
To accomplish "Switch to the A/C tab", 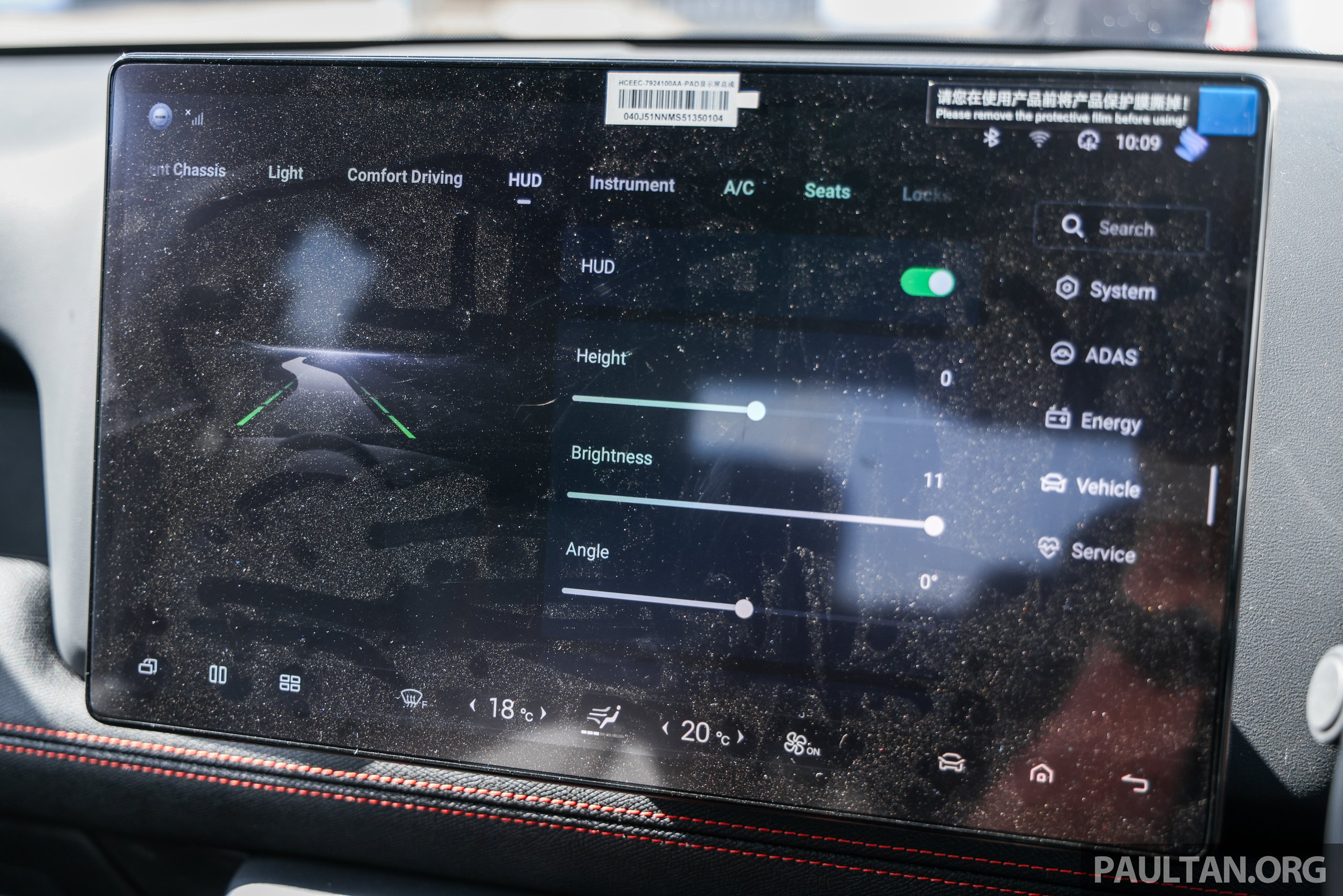I will (x=738, y=188).
